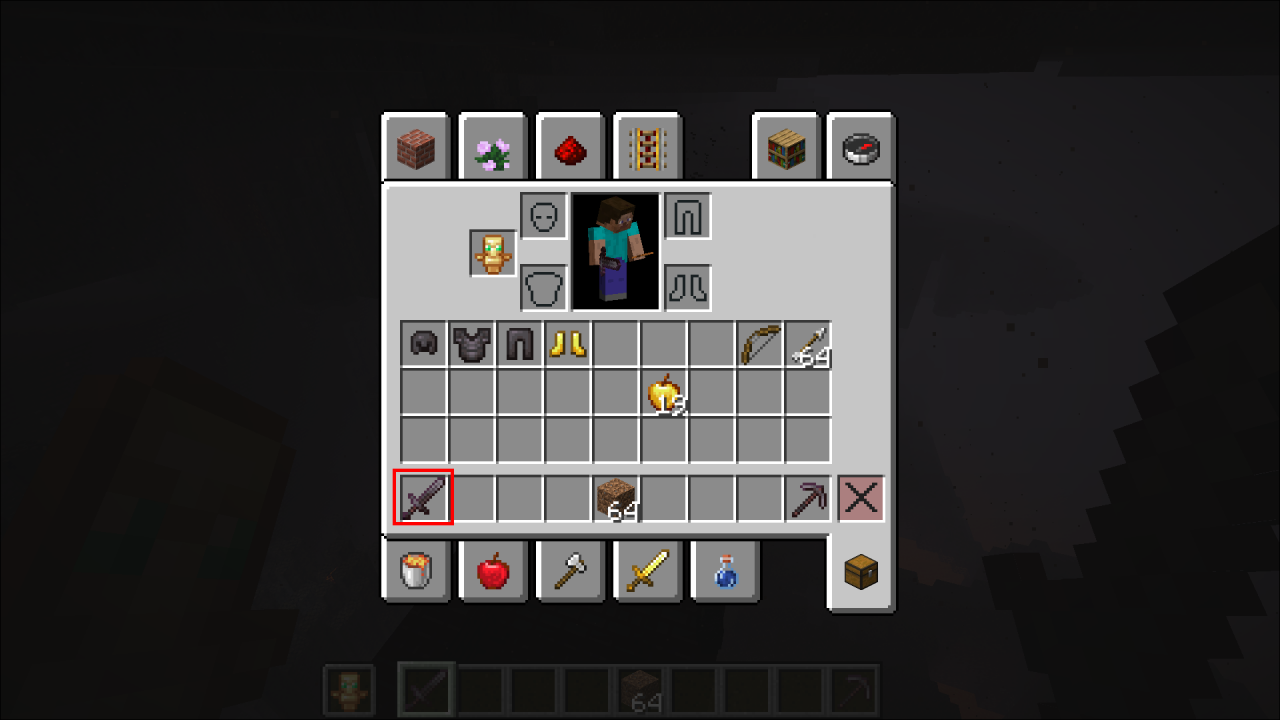Click the red X destroy item button
1280x720 pixels.
859,497
